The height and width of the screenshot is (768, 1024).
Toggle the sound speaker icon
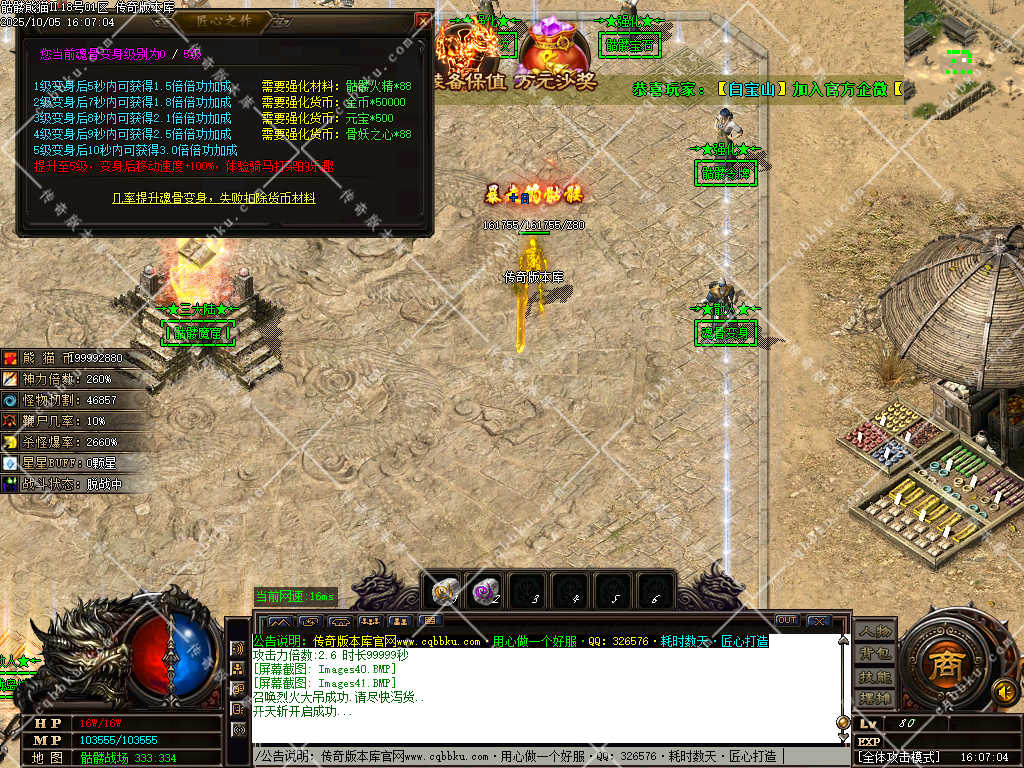coord(1005,690)
